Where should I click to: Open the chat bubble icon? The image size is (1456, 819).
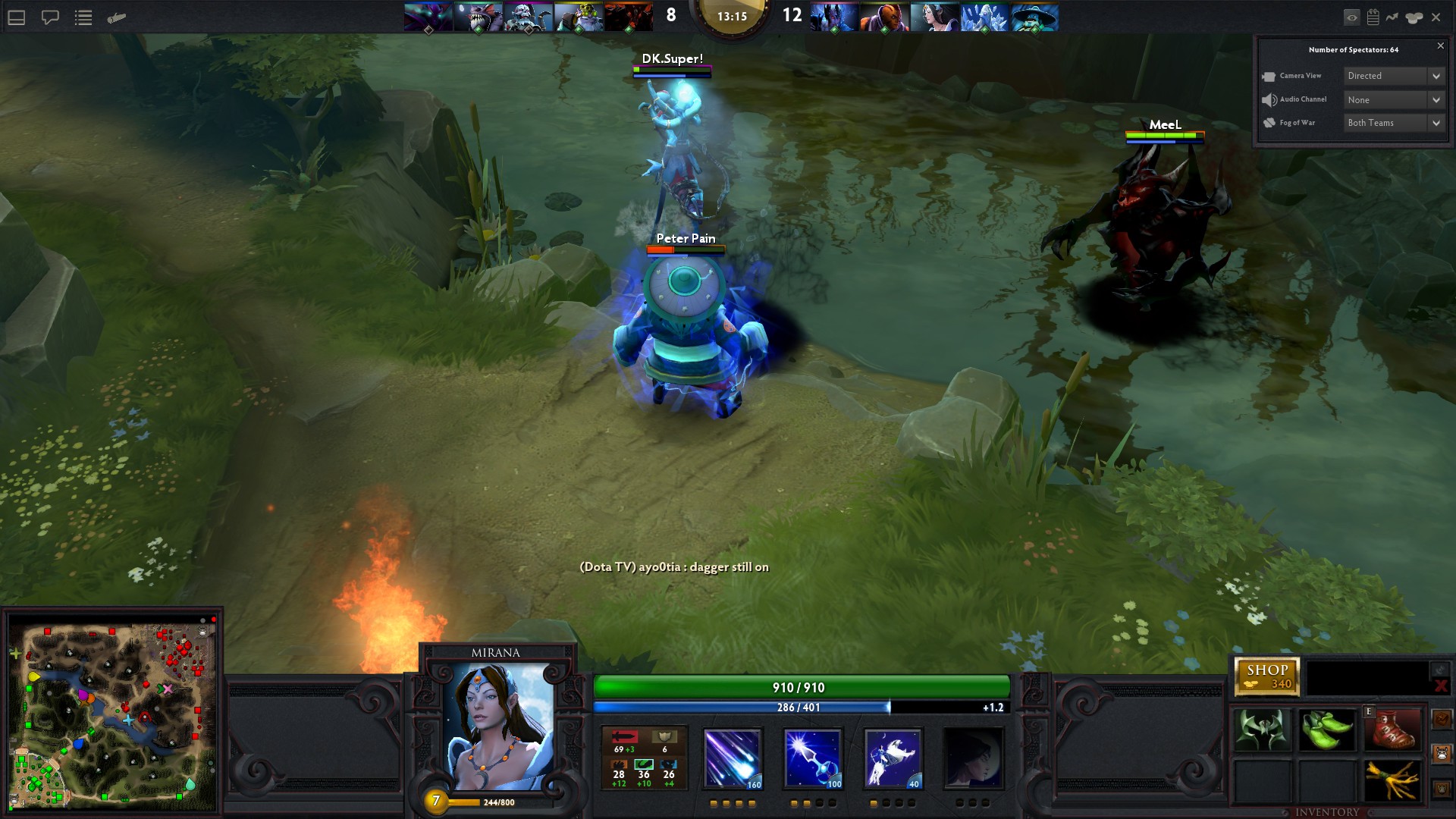[x=50, y=17]
